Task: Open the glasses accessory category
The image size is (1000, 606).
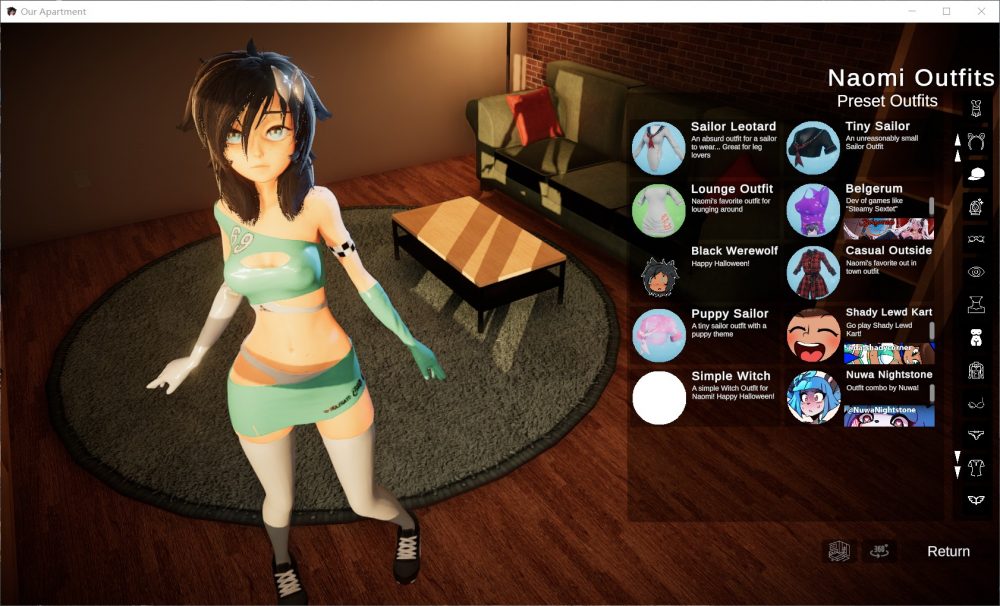Action: pos(976,239)
